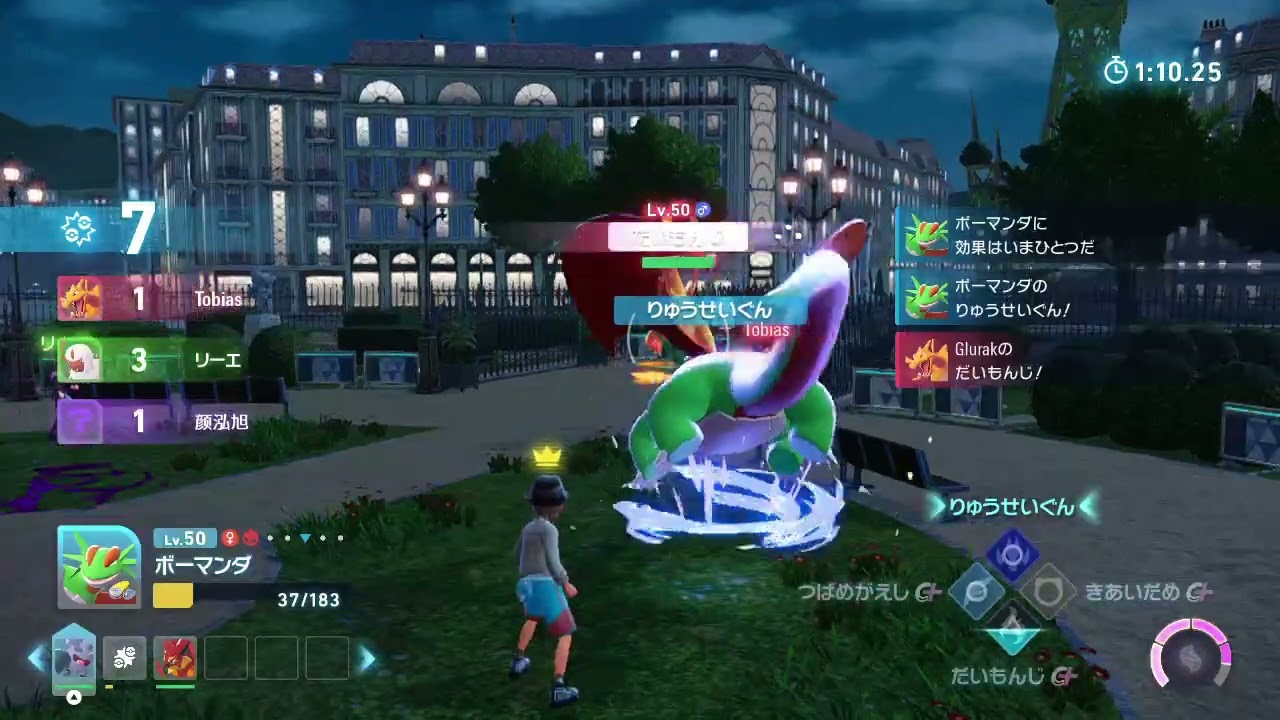This screenshot has width=1280, height=720.
Task: Use the だいもんじ fire move icon
Action: click(1011, 630)
